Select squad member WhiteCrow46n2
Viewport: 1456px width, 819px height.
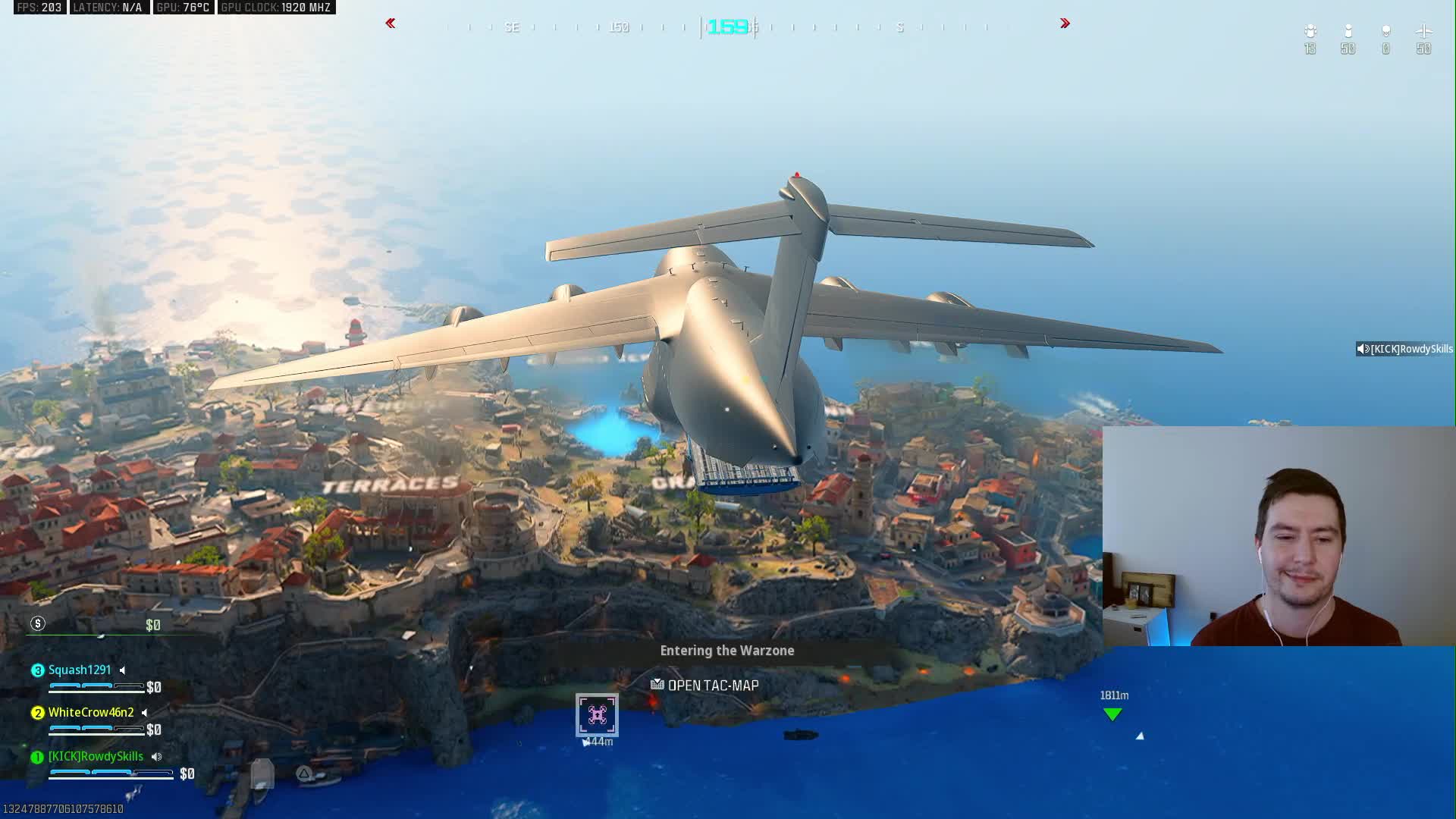[90, 713]
